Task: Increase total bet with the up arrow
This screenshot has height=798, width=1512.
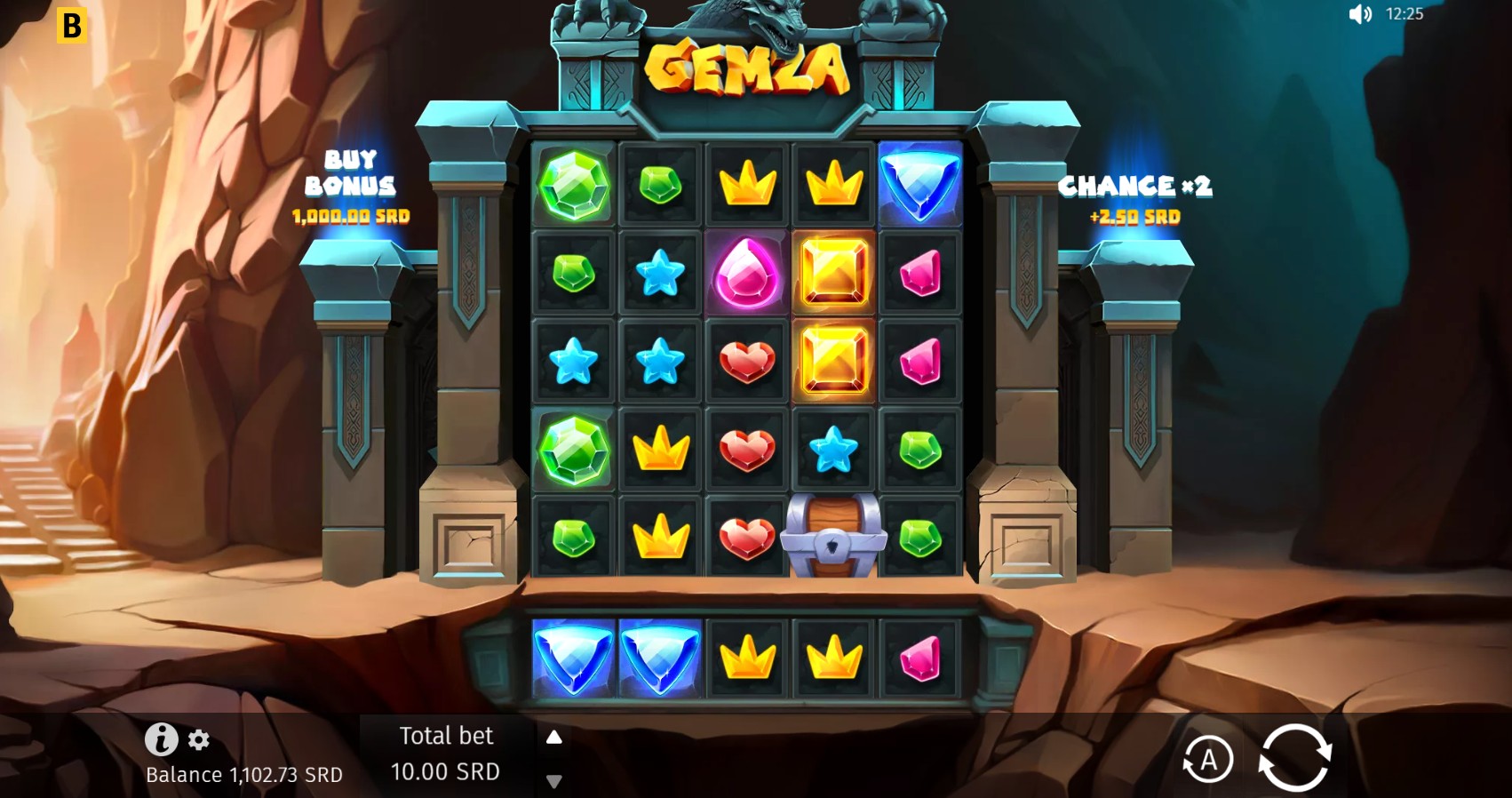Action: point(555,737)
